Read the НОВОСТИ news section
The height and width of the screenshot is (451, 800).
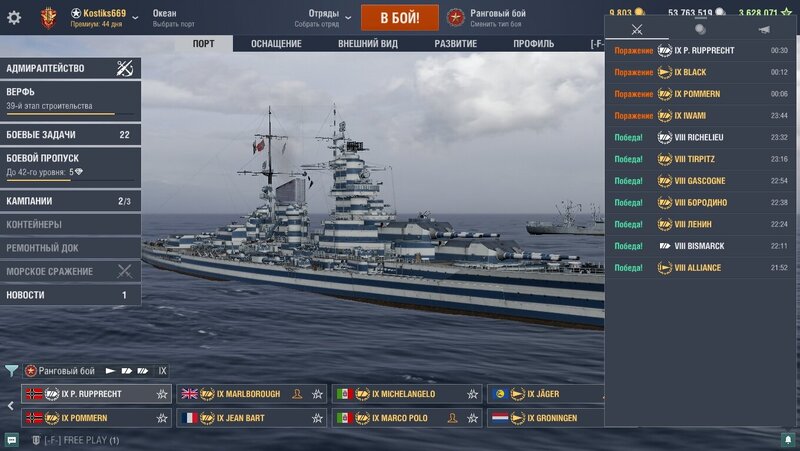pos(70,295)
